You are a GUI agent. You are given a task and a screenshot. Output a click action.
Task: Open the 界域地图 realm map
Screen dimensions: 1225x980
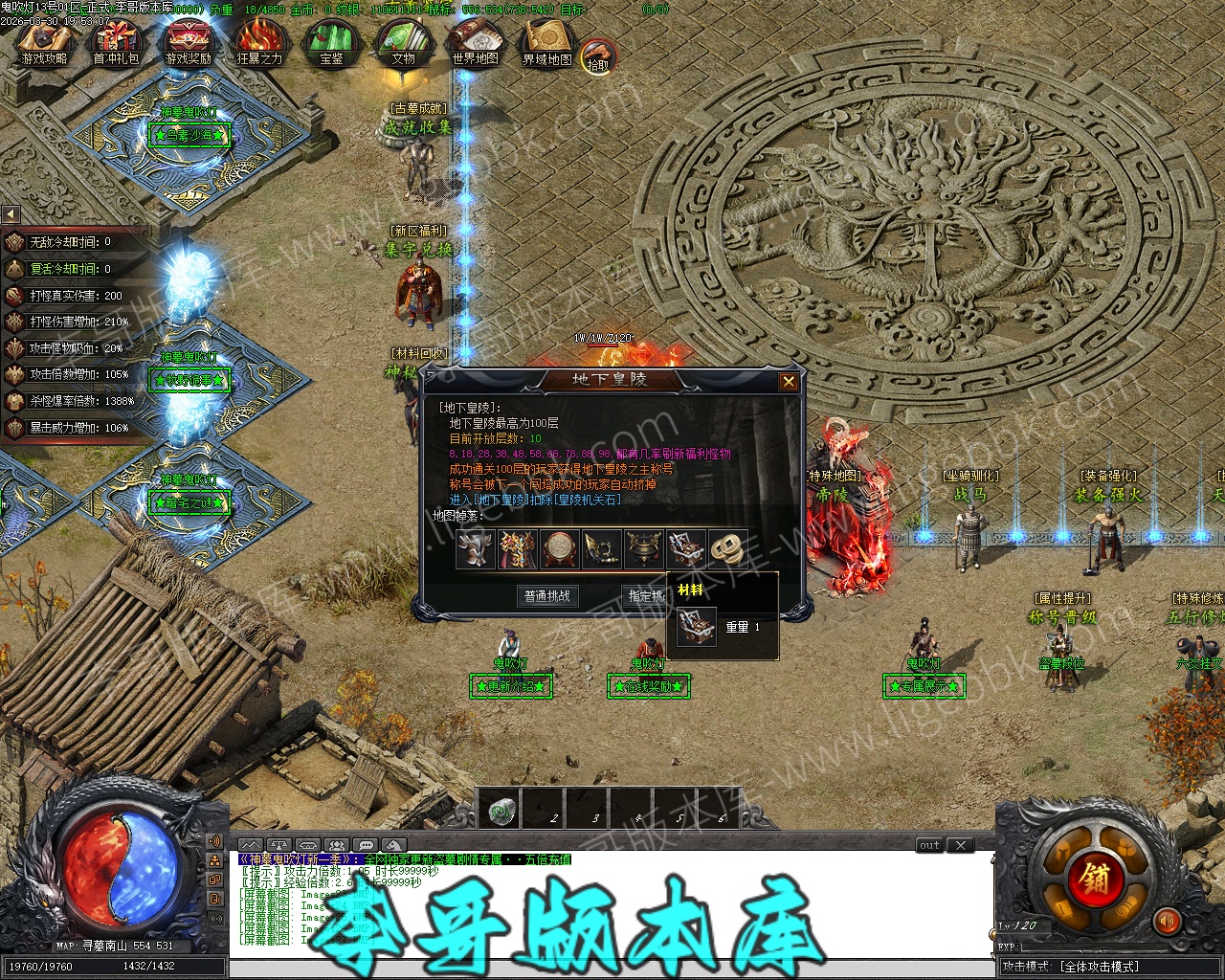coord(546,44)
